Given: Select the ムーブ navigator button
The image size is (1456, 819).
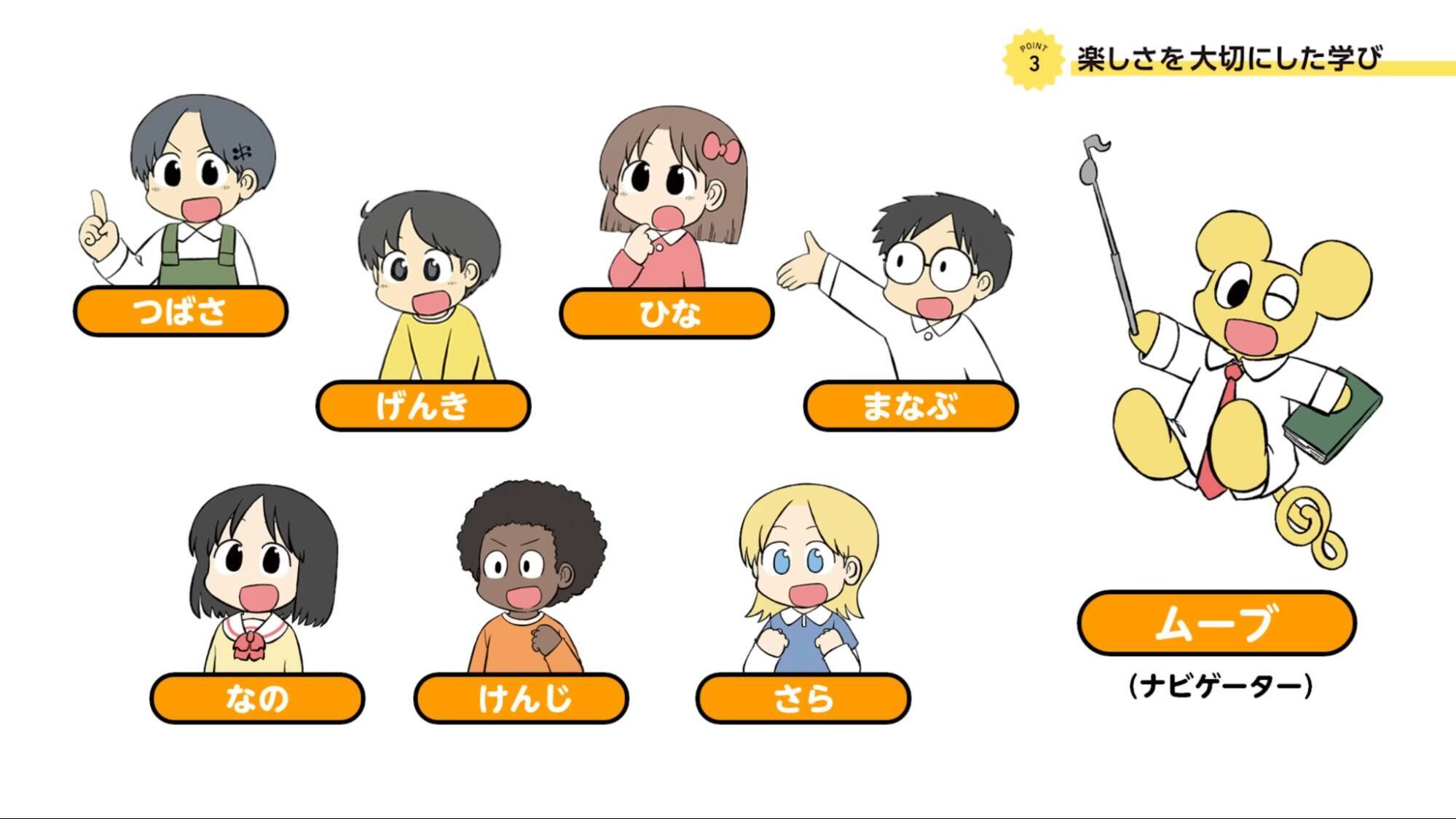Looking at the screenshot, I should point(1216,623).
